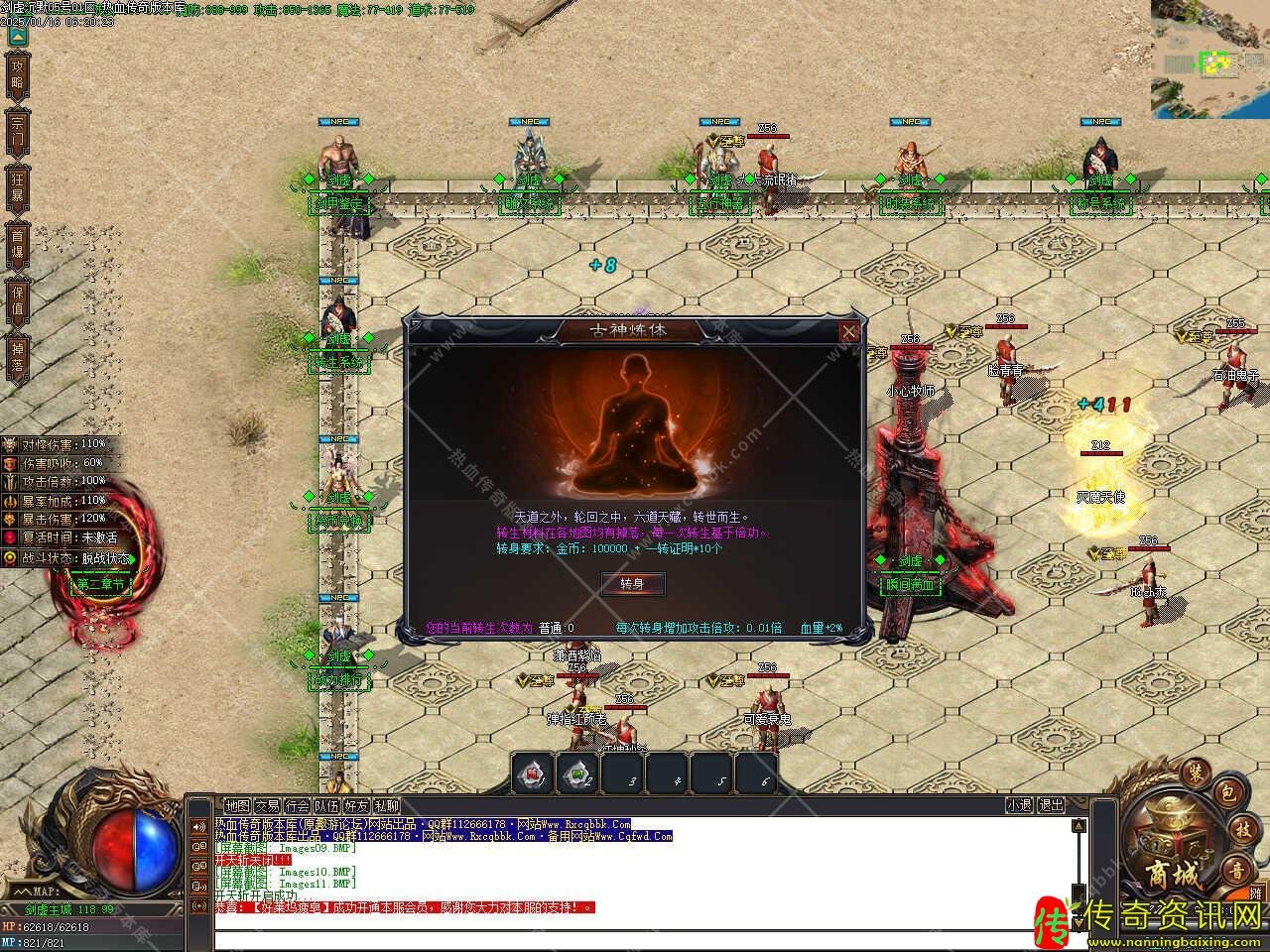Use the green item in hotbar slot 2
This screenshot has height=952, width=1270.
pos(577,773)
